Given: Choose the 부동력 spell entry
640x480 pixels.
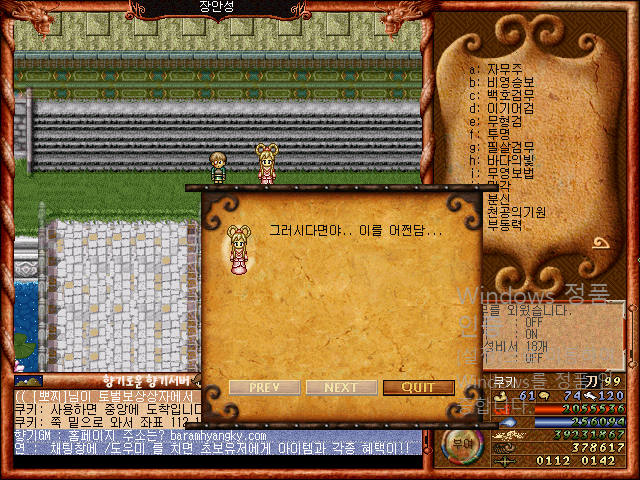Looking at the screenshot, I should click(x=505, y=225).
